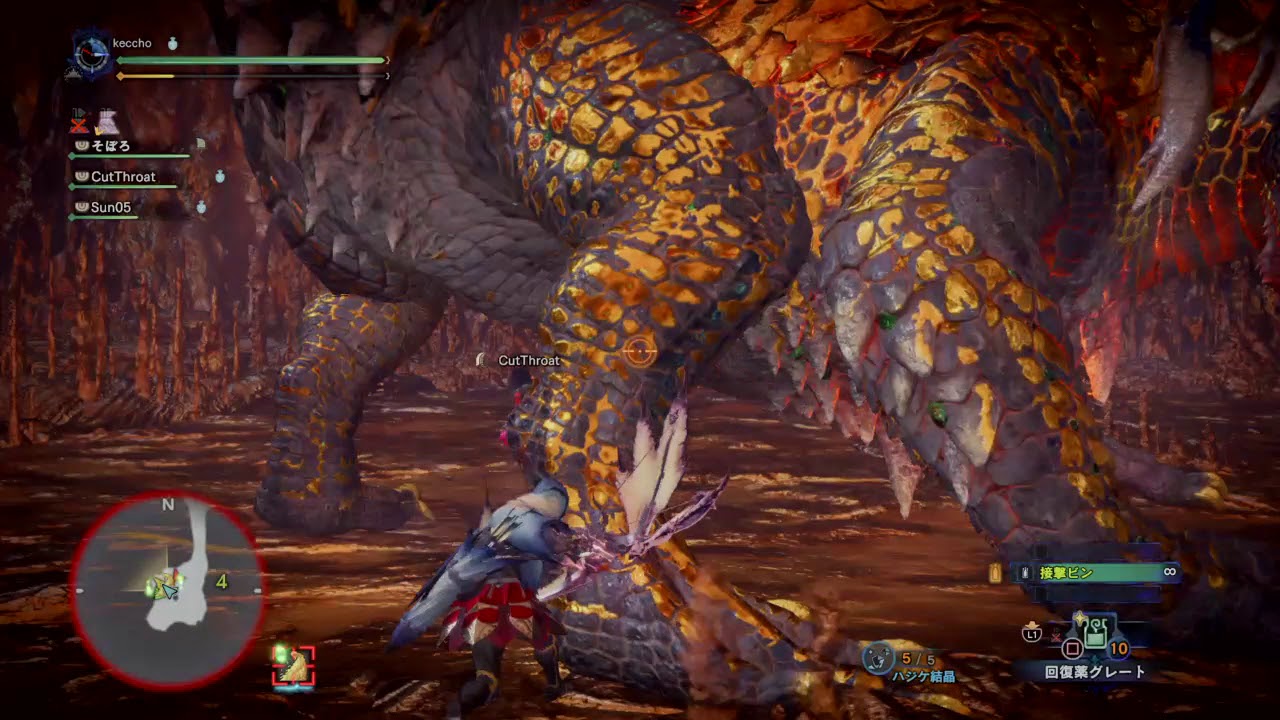Image resolution: width=1280 pixels, height=720 pixels.
Task: Select party member Sun05 from the list
Action: (x=112, y=205)
